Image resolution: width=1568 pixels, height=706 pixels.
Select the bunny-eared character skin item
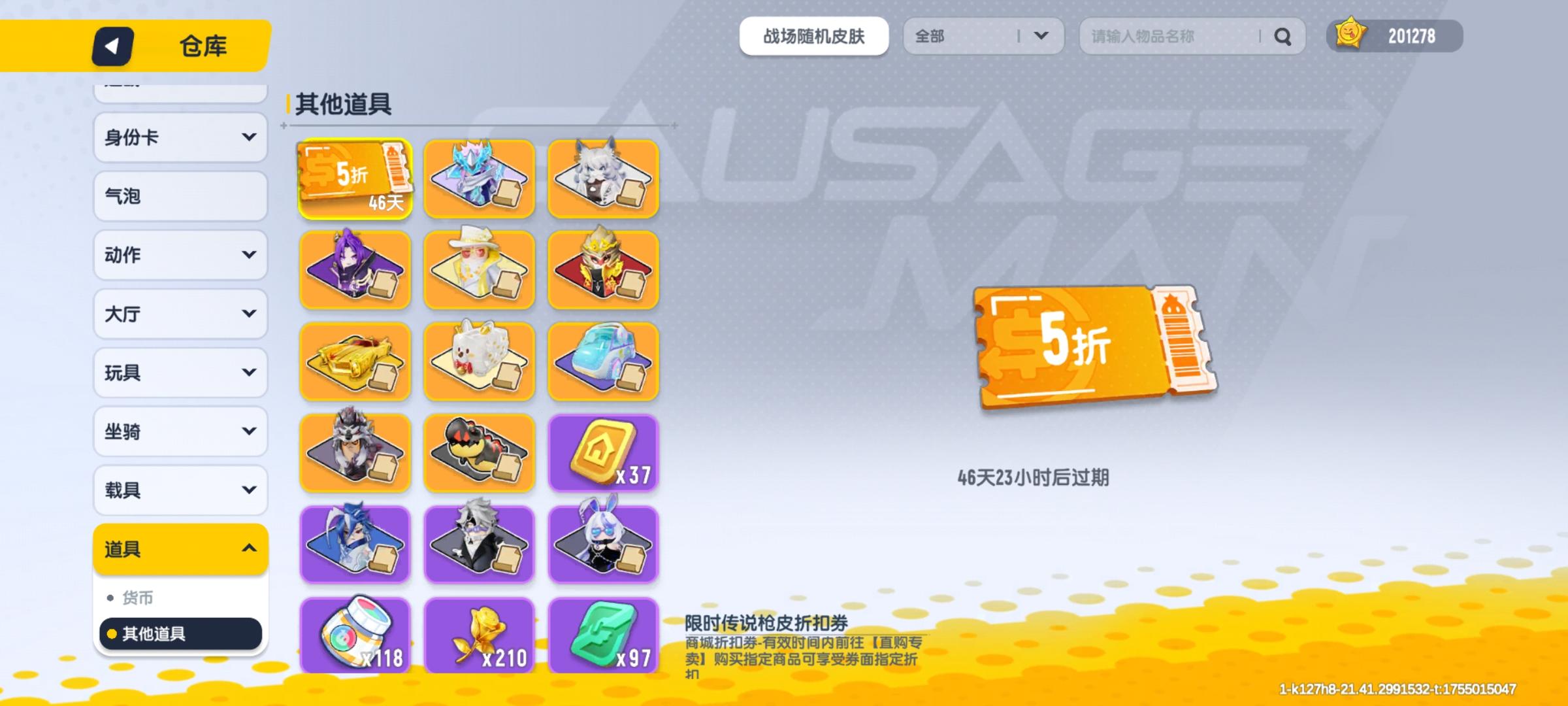[x=603, y=545]
